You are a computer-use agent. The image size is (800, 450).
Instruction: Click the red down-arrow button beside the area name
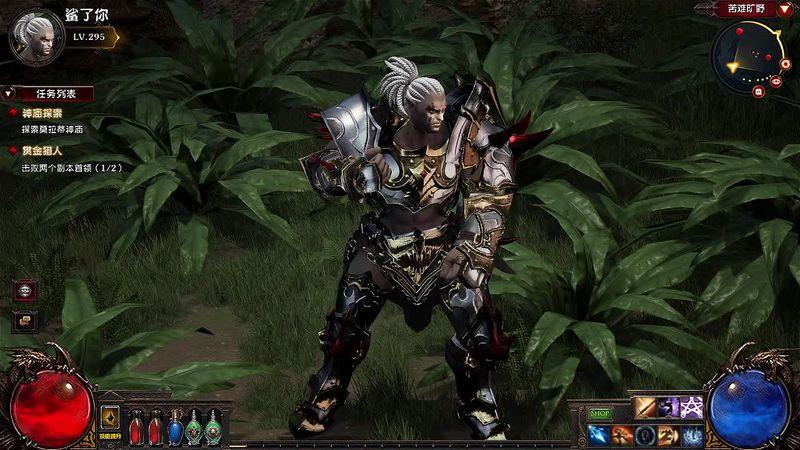point(784,9)
